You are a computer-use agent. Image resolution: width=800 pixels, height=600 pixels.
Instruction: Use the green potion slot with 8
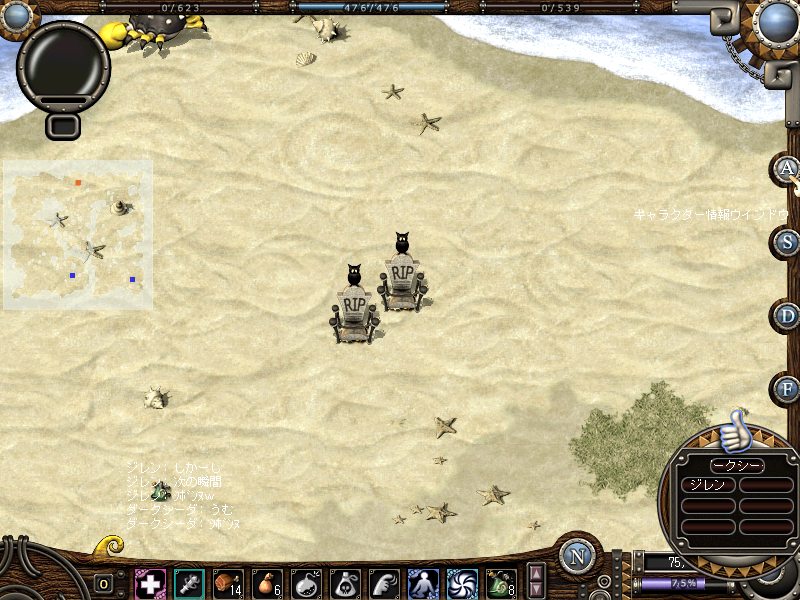pyautogui.click(x=501, y=583)
